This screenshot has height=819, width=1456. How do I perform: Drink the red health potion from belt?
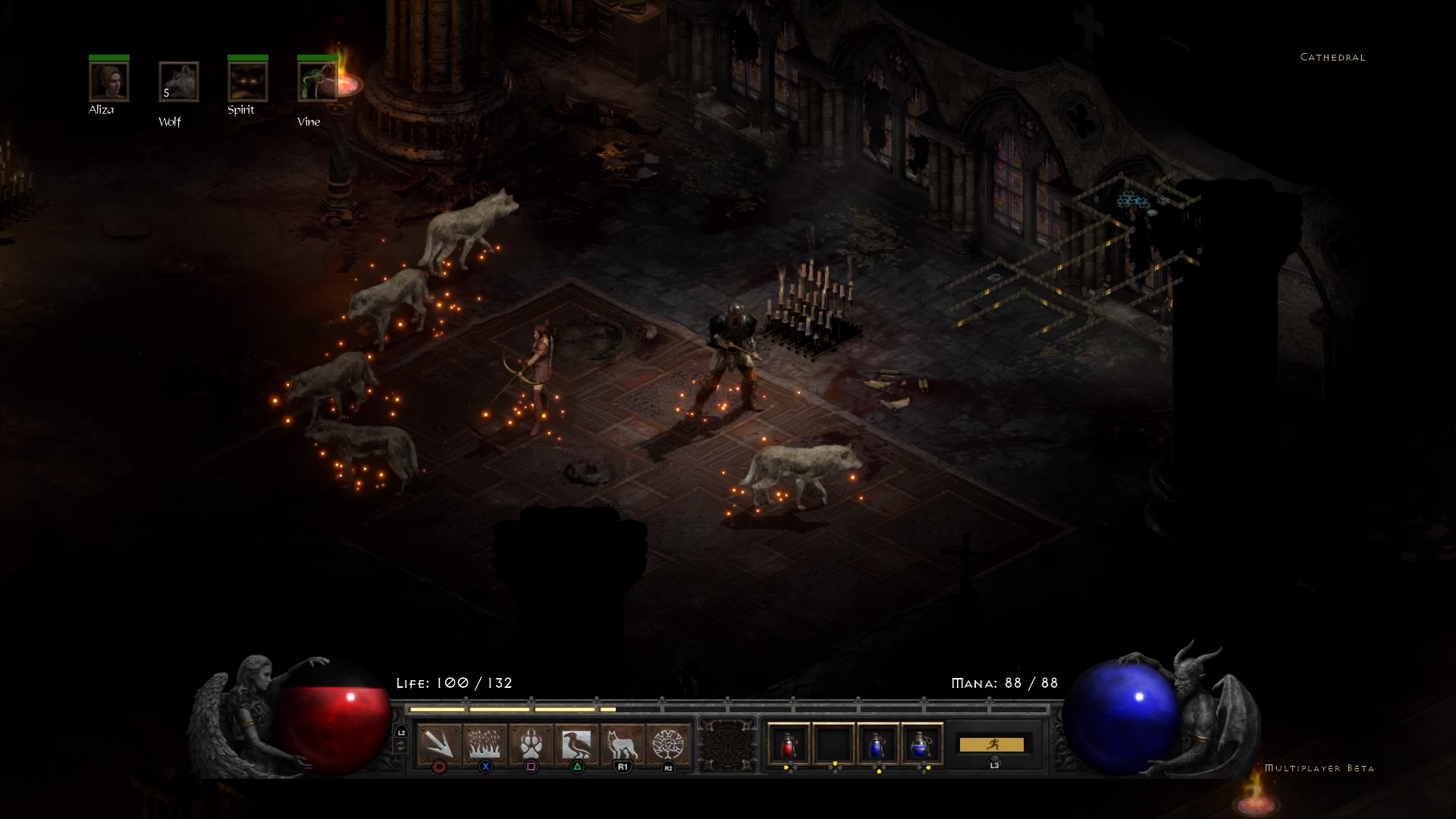pyautogui.click(x=789, y=744)
